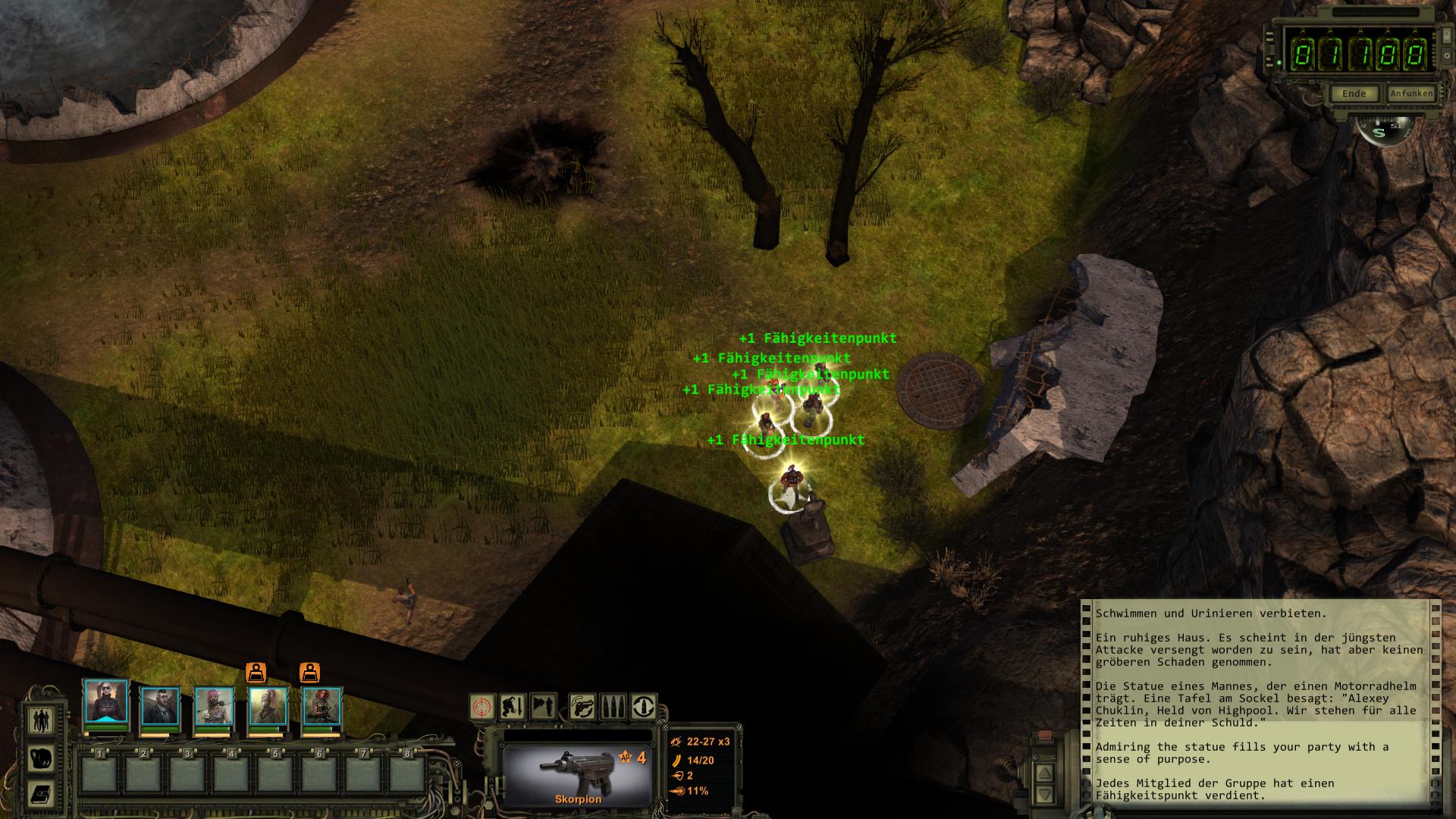The height and width of the screenshot is (819, 1456).
Task: Activate the red crosshair attack mode
Action: click(x=482, y=707)
